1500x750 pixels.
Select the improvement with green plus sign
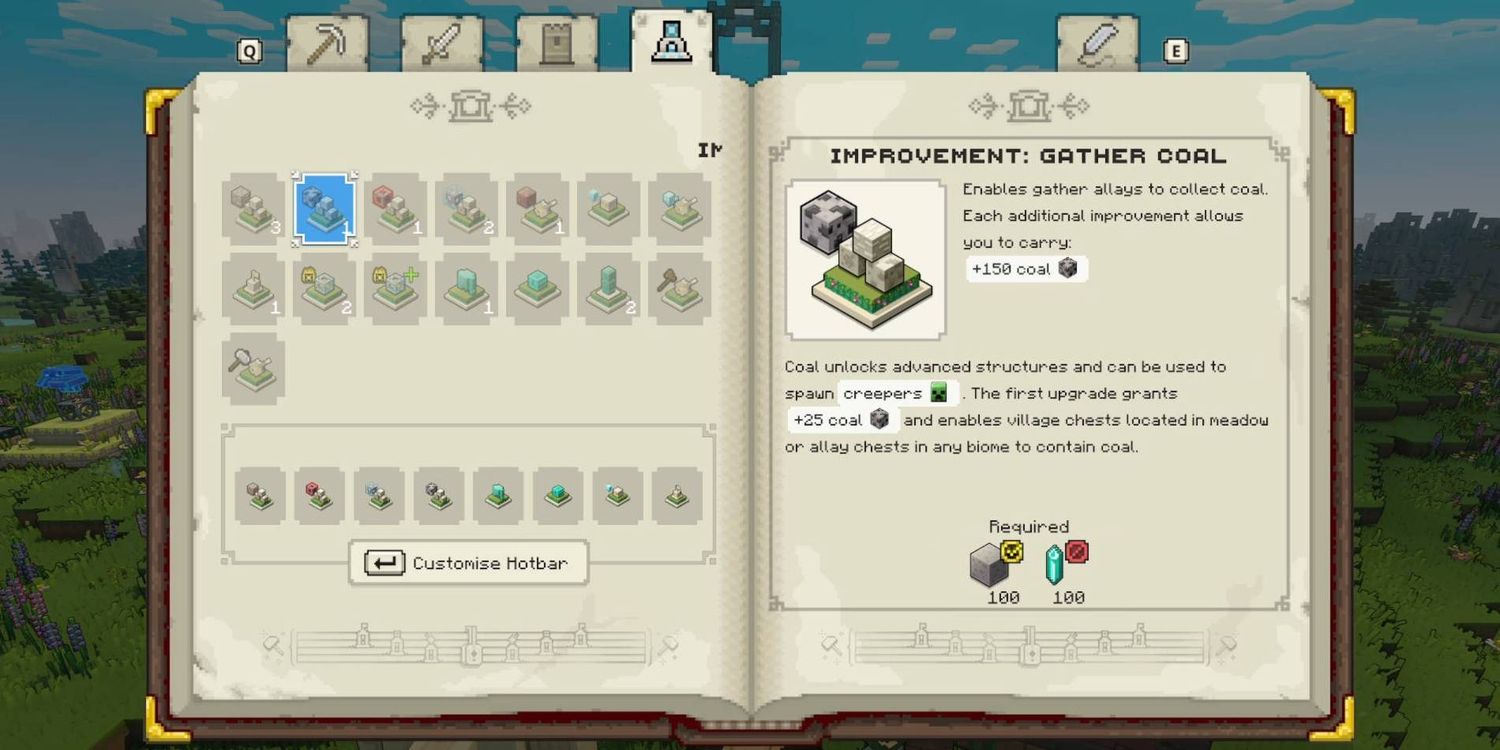point(395,288)
